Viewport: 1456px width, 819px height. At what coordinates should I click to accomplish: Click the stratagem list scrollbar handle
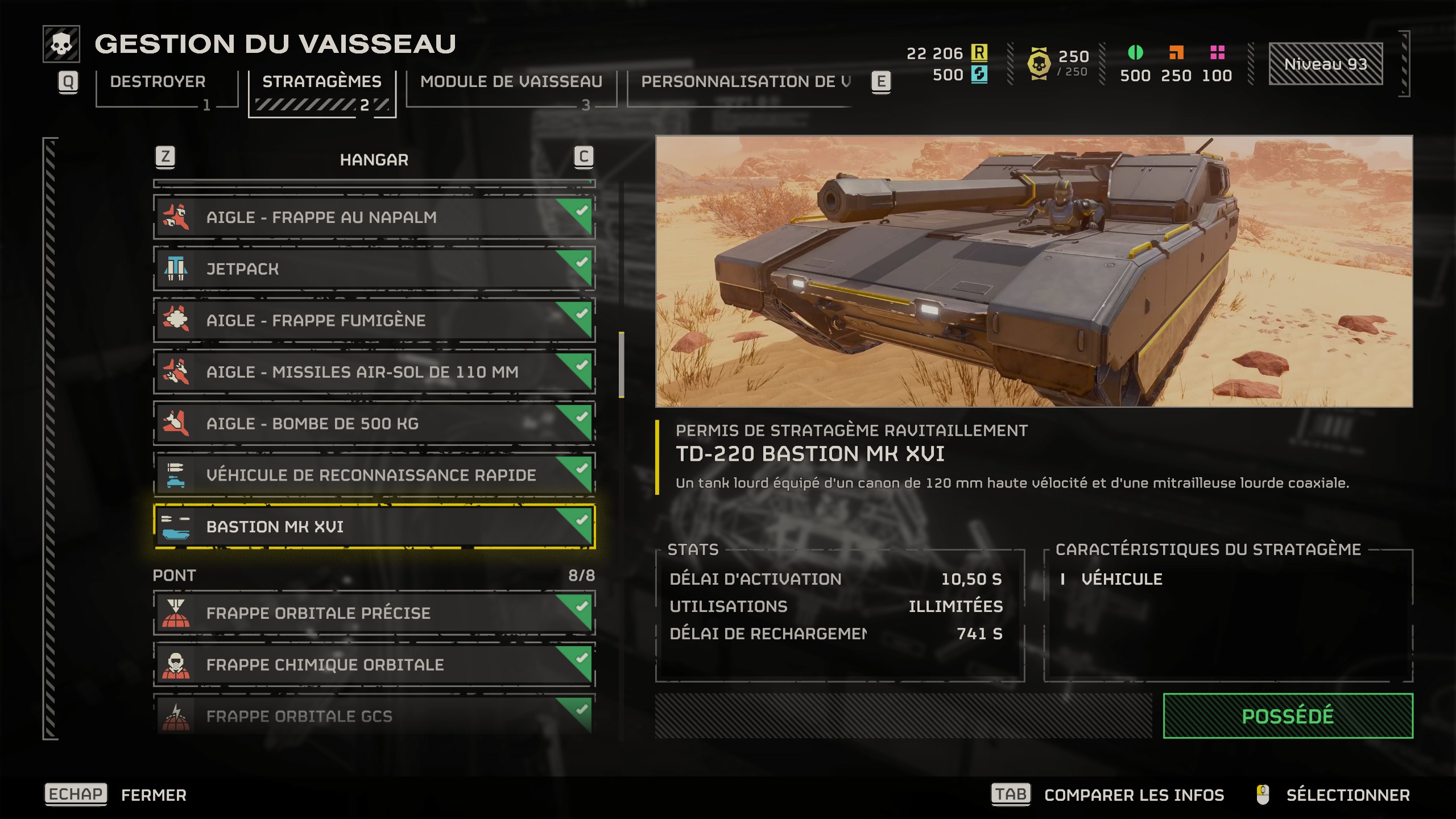point(622,365)
